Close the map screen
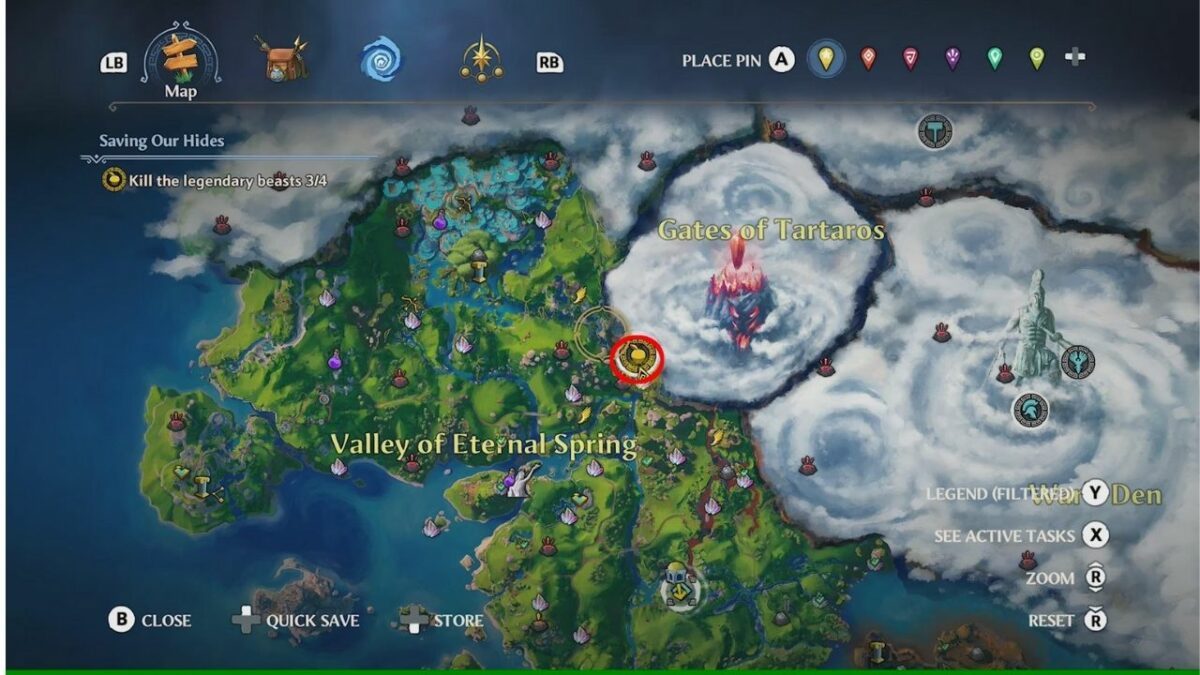 (x=150, y=620)
